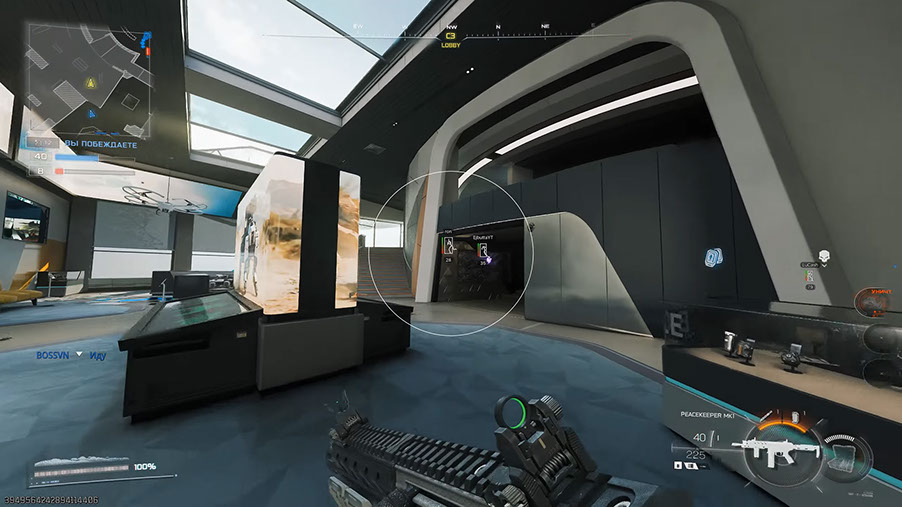Click the compass strip showing C3 Lobby
Image resolution: width=902 pixels, height=507 pixels.
pos(450,36)
